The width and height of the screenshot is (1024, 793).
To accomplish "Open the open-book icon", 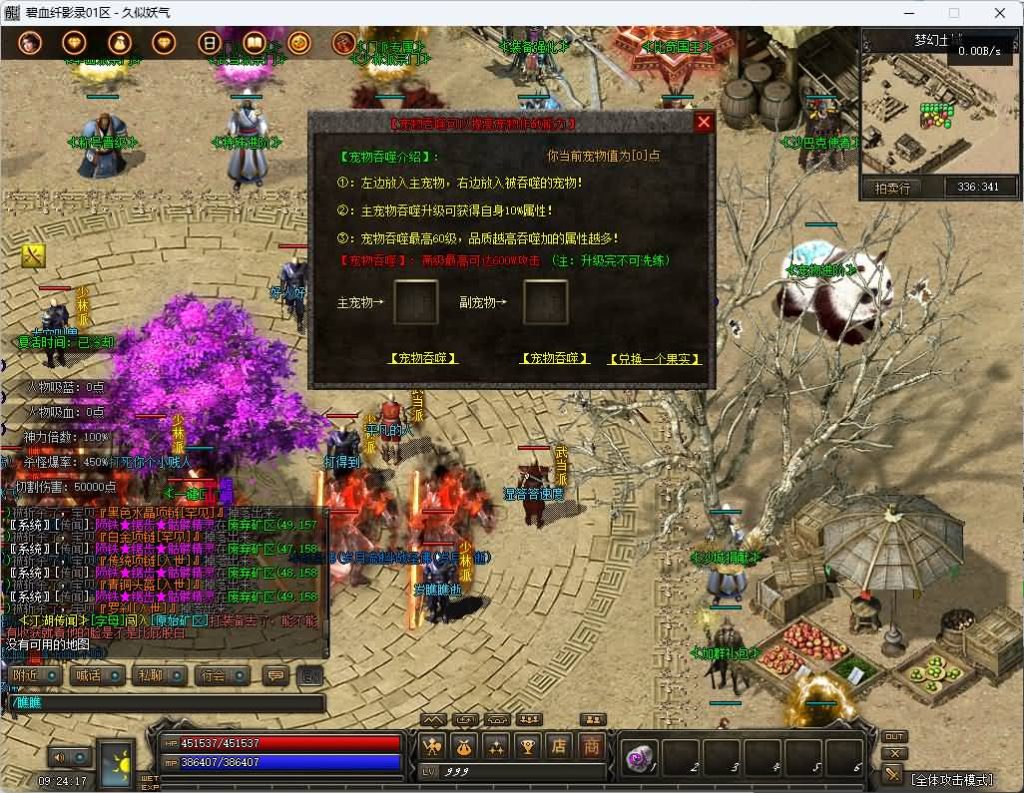I will (254, 43).
